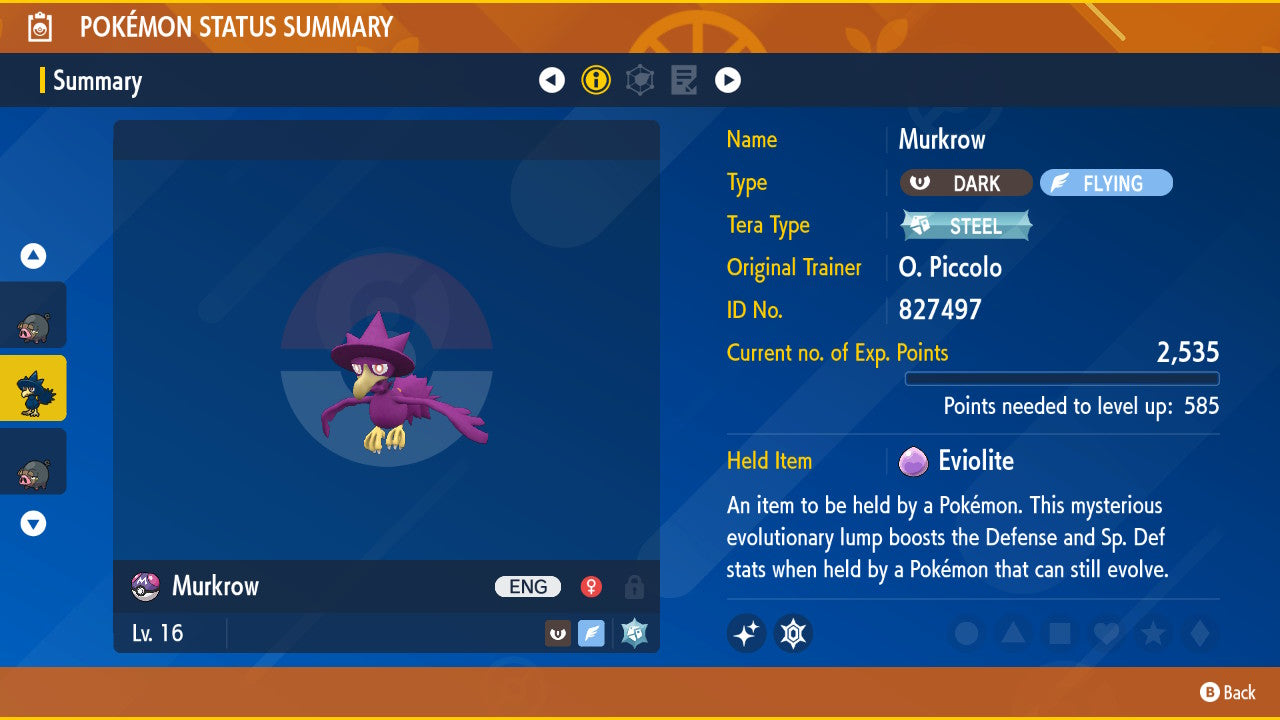This screenshot has width=1280, height=720.
Task: Open the memo notes tab
Action: 684,80
